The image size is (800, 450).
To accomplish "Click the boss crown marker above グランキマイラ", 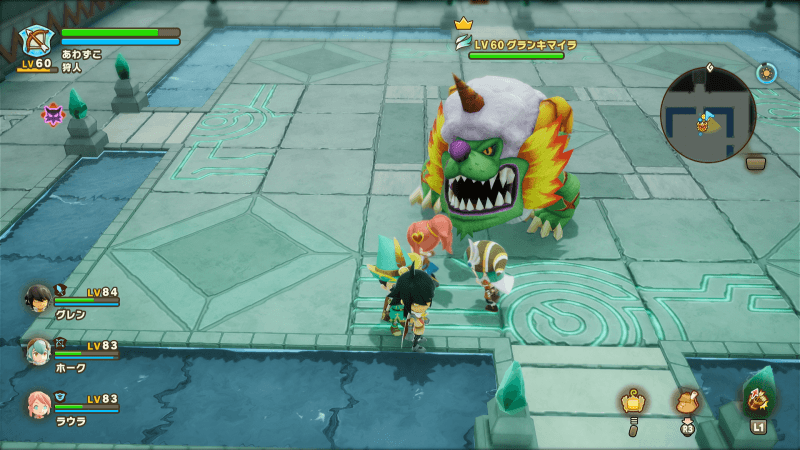I will click(x=462, y=22).
